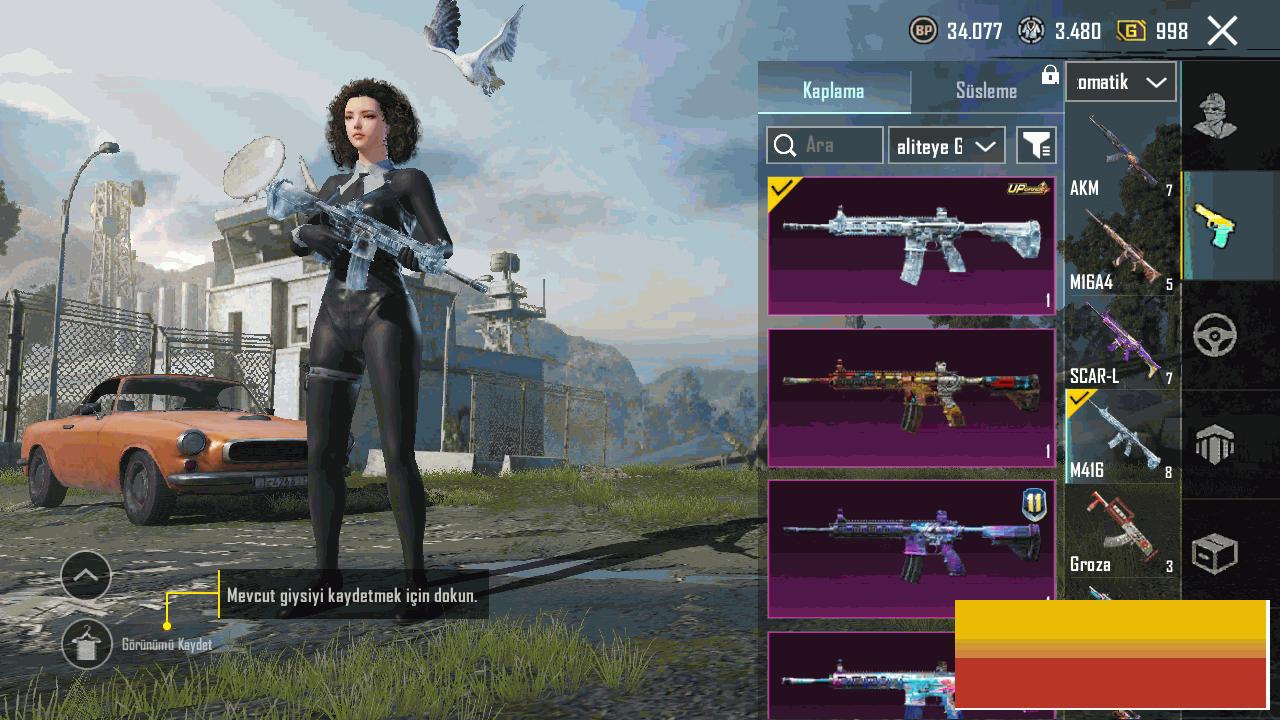This screenshot has width=1280, height=720.
Task: Open the character outfit category
Action: pyautogui.click(x=1215, y=116)
